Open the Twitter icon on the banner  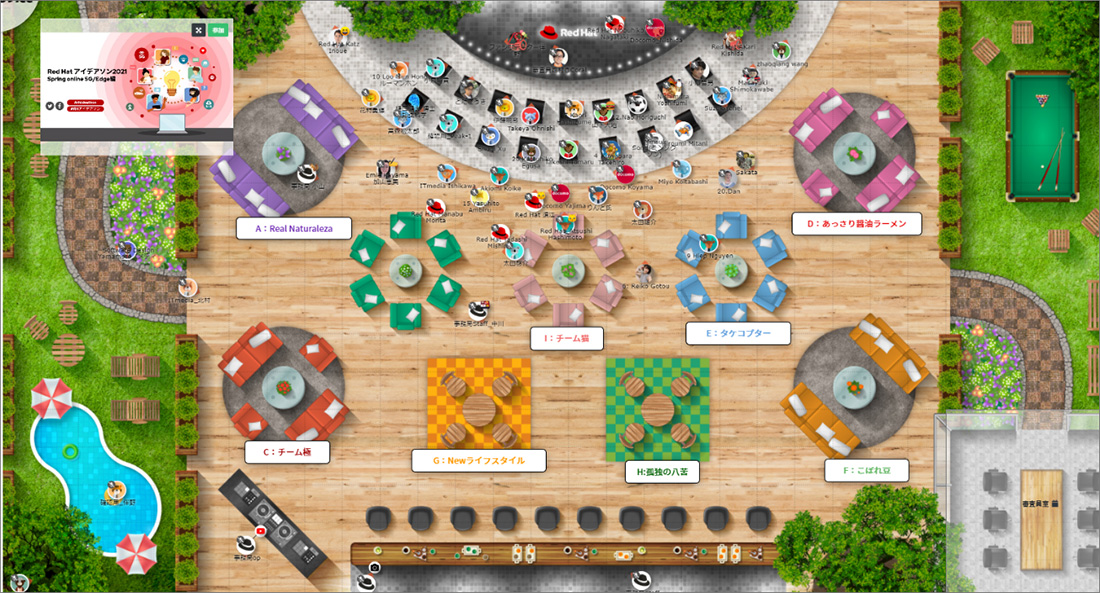(51, 105)
